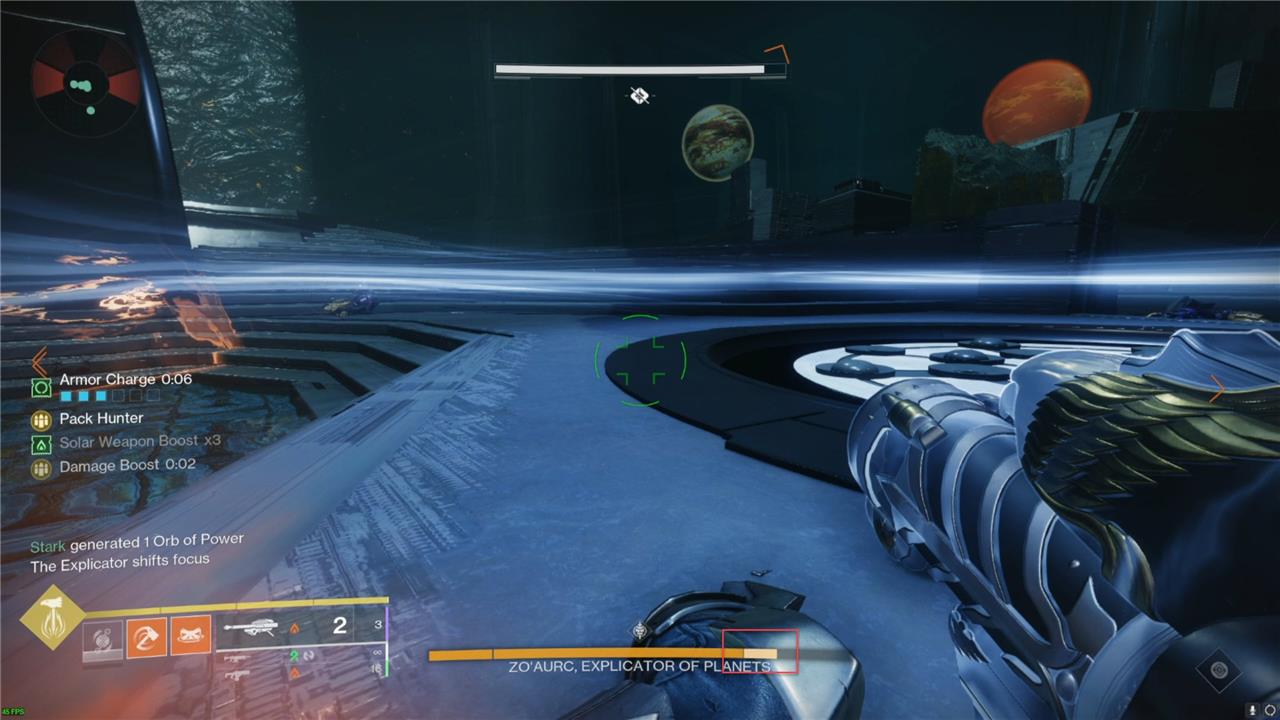Click the Armor Charge buff icon
Image resolution: width=1280 pixels, height=720 pixels.
tap(41, 387)
